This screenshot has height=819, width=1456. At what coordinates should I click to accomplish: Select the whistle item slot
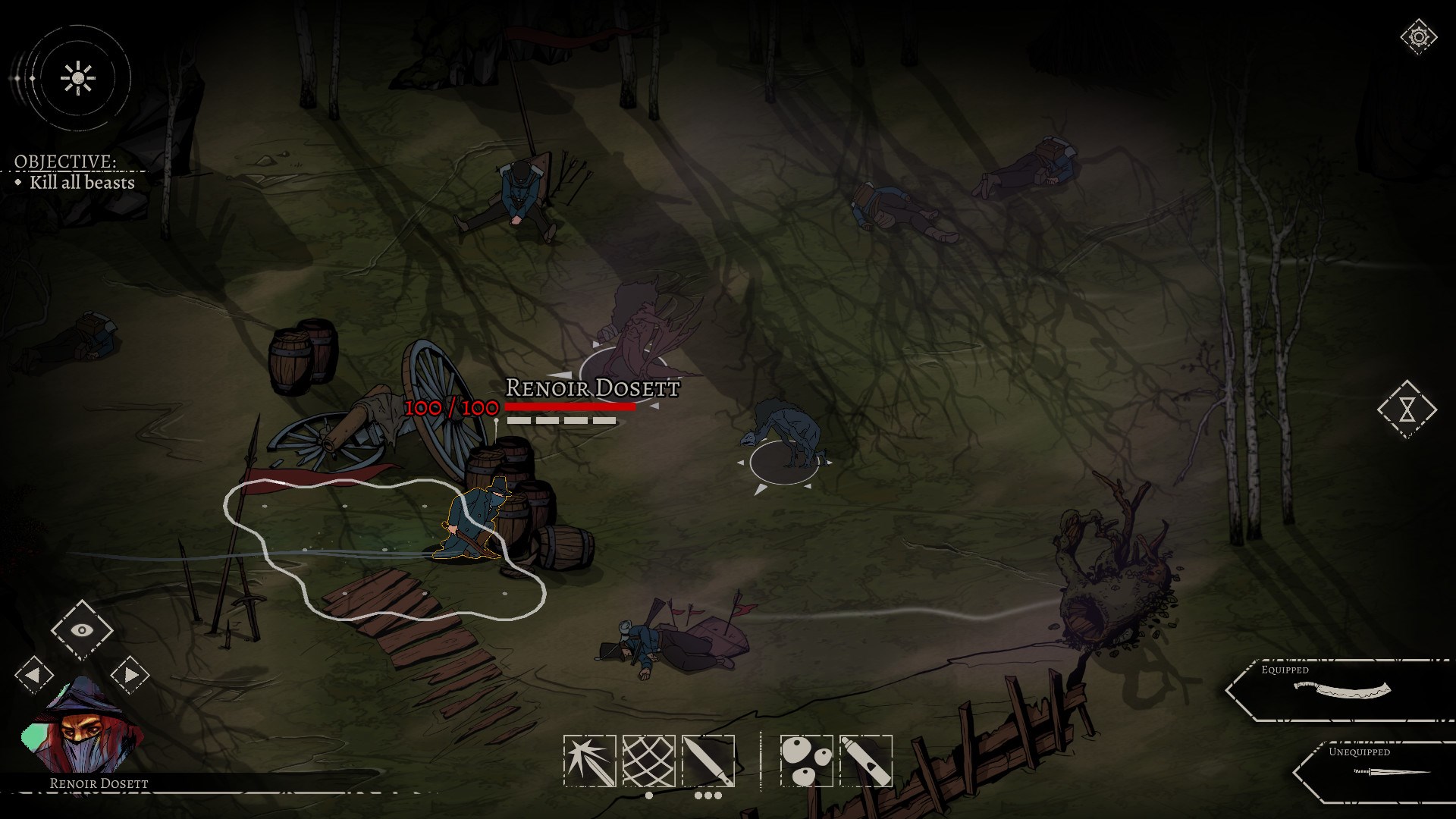point(864,757)
